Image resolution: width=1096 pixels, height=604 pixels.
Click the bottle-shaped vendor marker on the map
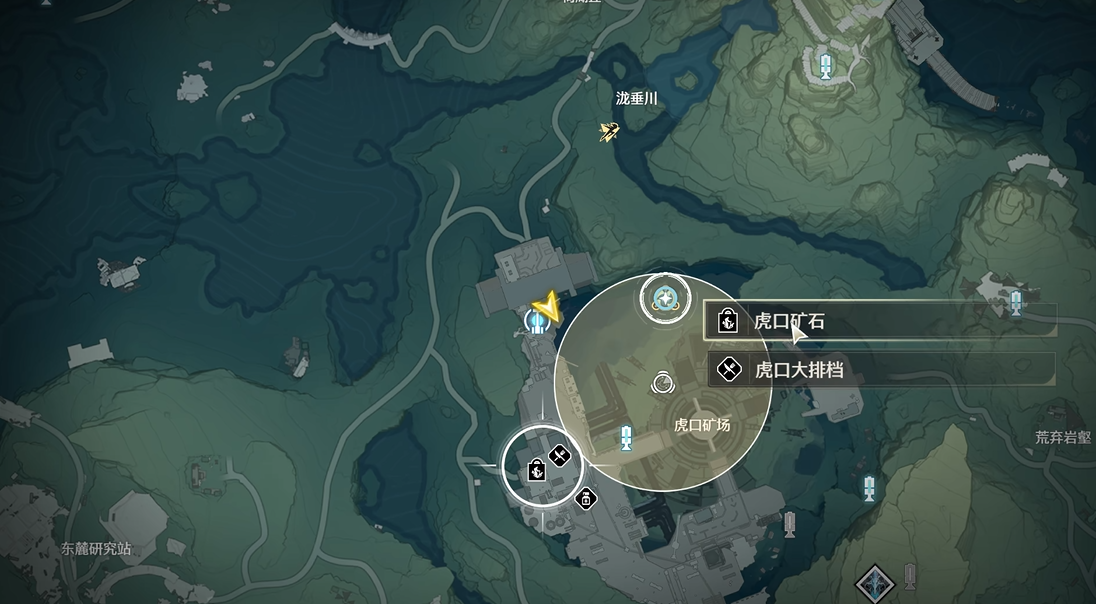tap(587, 497)
